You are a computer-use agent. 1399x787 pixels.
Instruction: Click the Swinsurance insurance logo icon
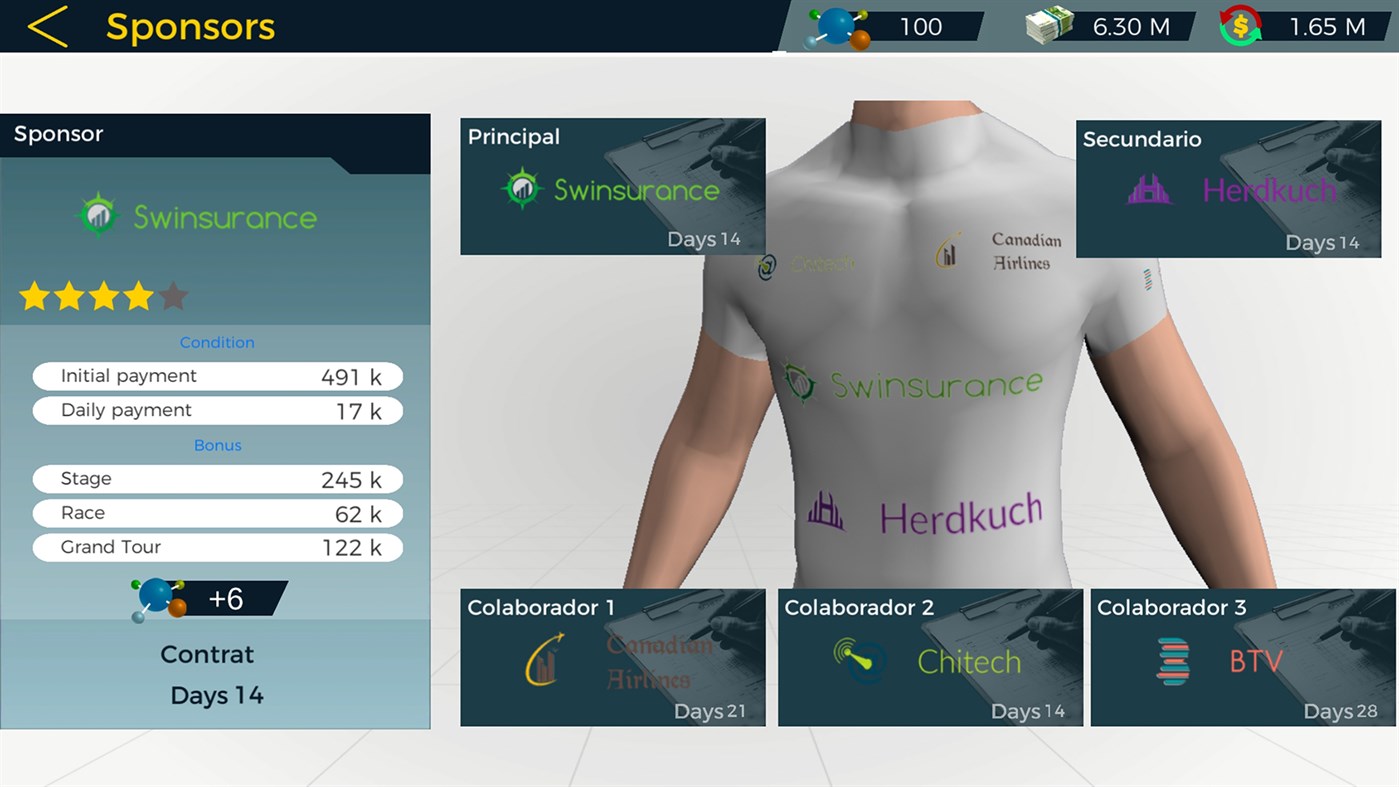[97, 215]
